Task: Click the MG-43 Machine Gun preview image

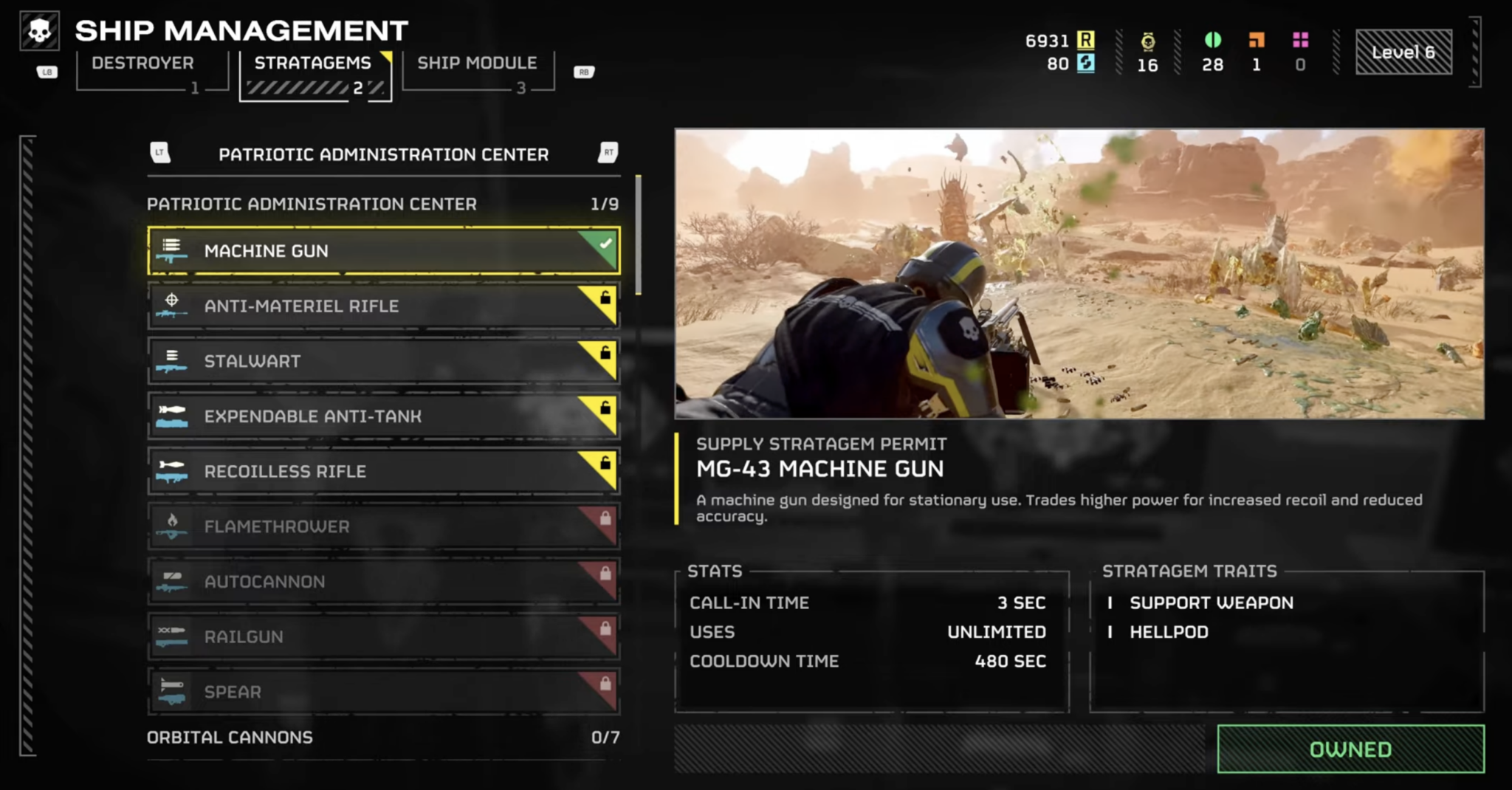Action: click(1079, 274)
